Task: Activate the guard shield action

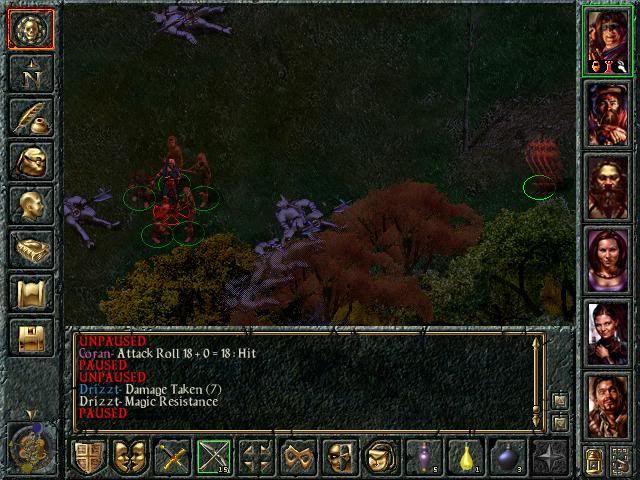Action: click(x=89, y=457)
